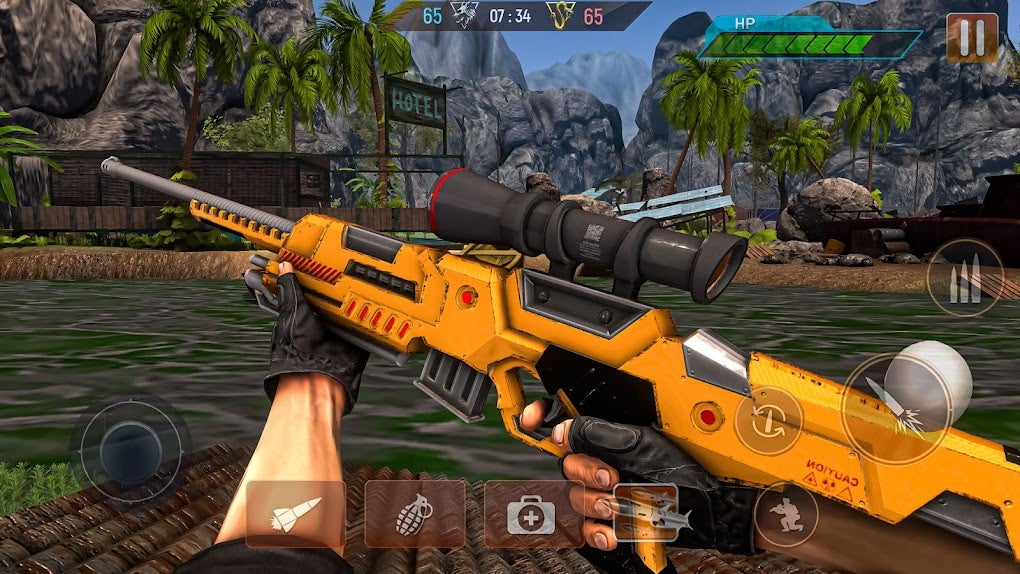Tap the circular arrows swap button
The image size is (1020, 574).
point(768,421)
